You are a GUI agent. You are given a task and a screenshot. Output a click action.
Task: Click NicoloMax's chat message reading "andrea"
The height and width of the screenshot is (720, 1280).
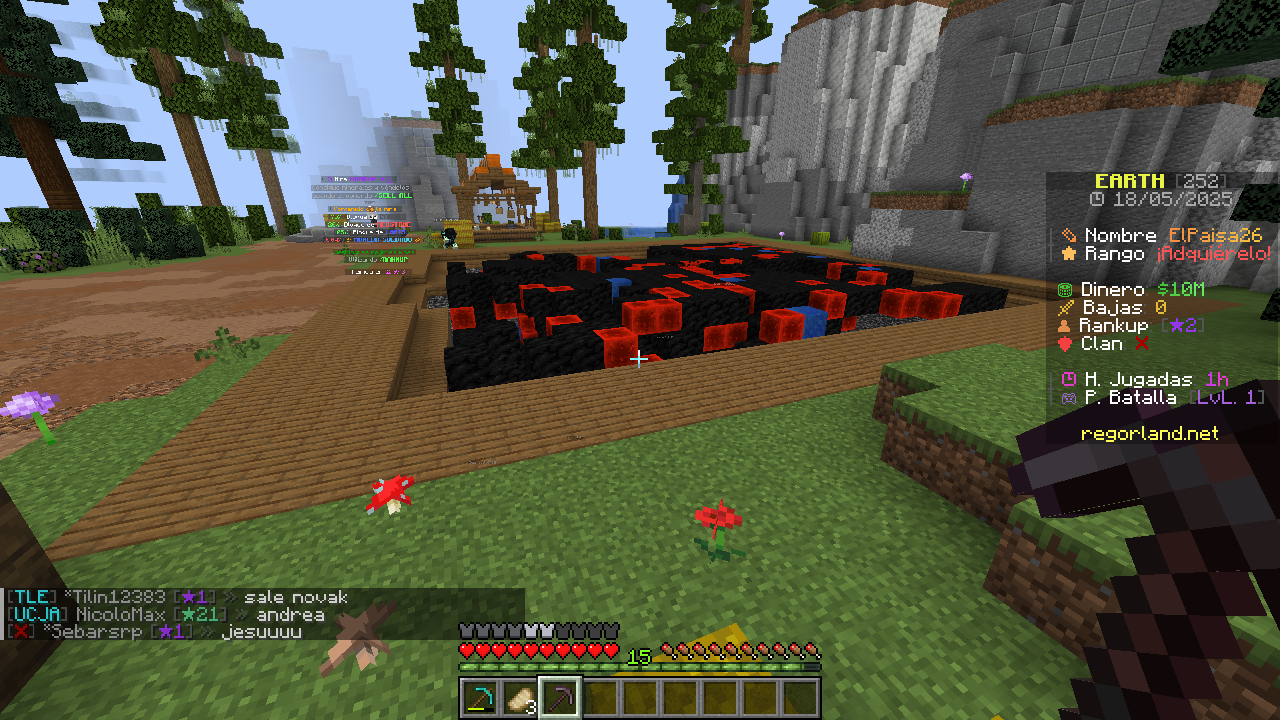290,615
